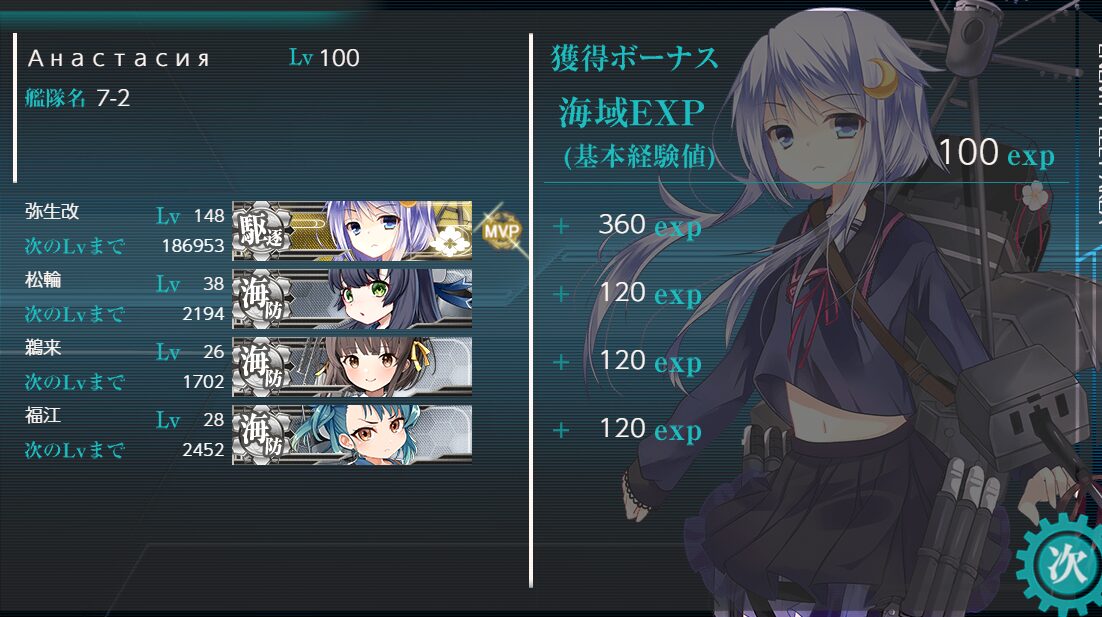Pick the 福江 ship banner
Screen dimensions: 1102x617
[x=352, y=435]
